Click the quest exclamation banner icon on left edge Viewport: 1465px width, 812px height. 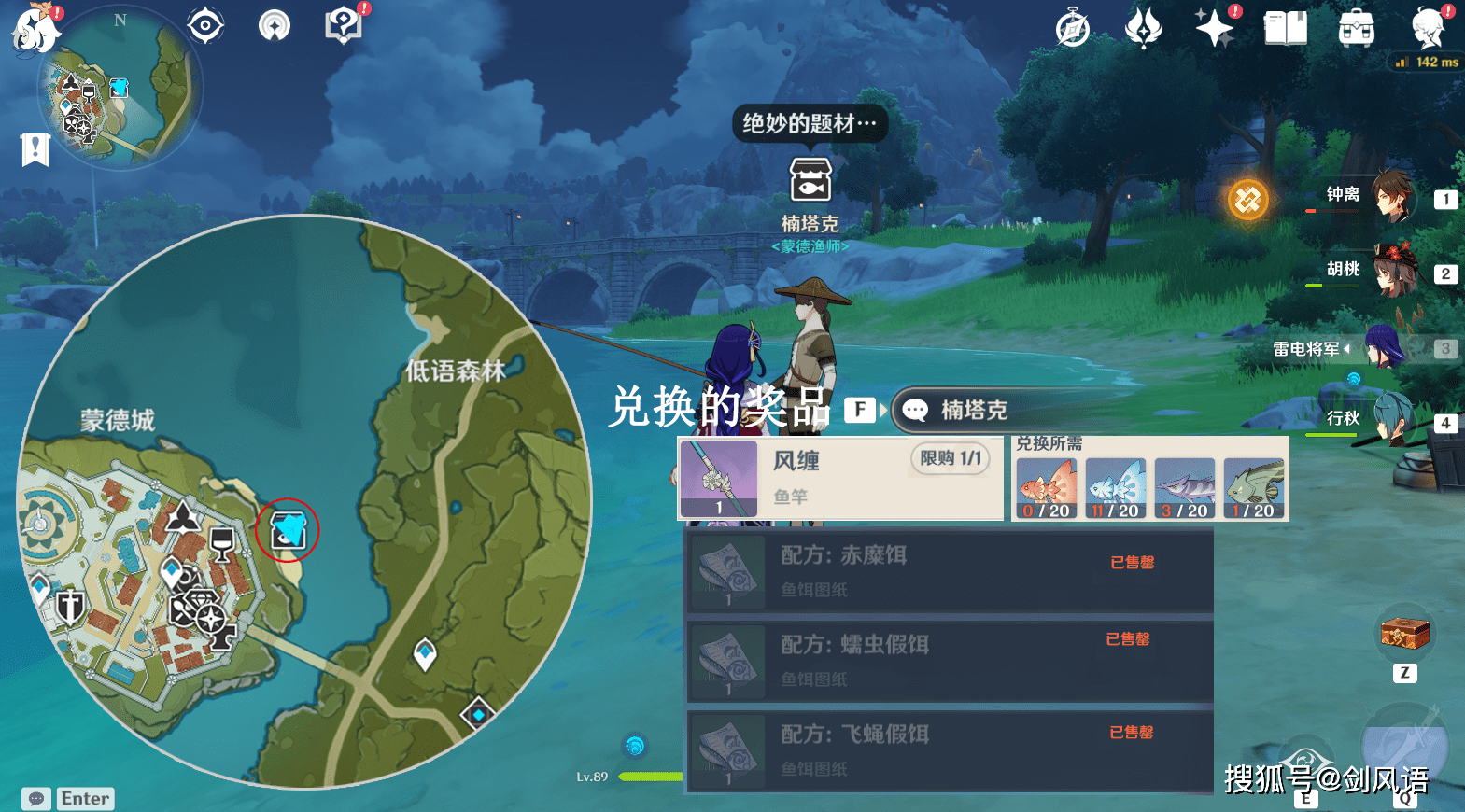coord(35,149)
